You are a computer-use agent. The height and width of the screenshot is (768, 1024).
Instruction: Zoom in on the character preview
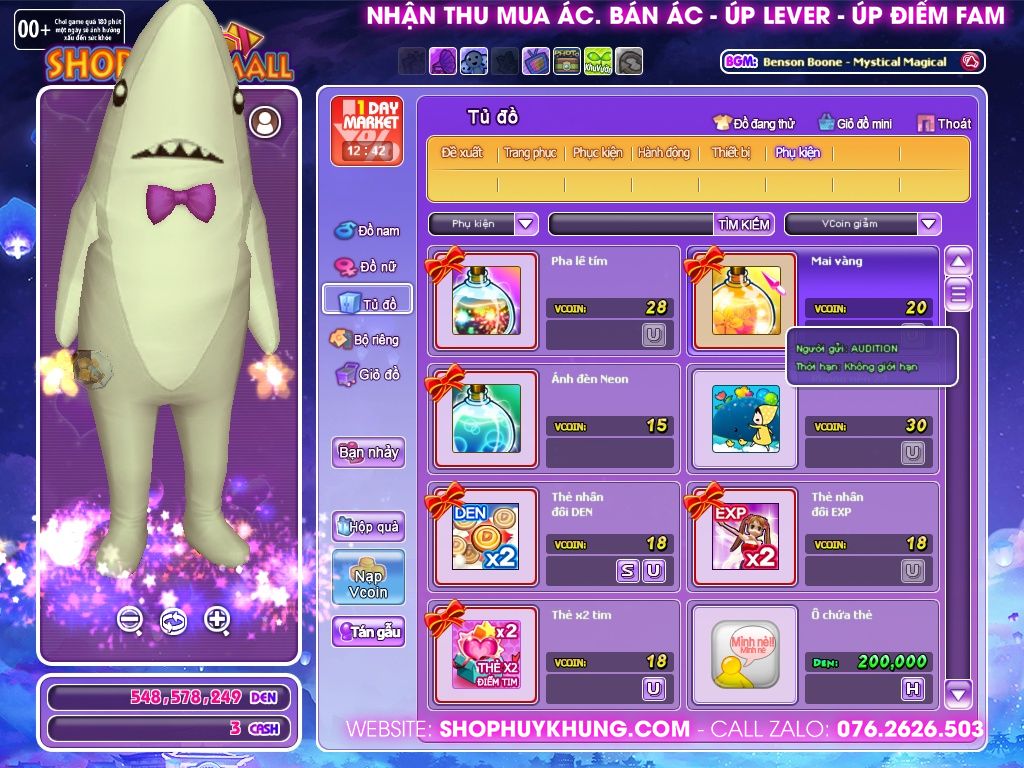click(217, 619)
